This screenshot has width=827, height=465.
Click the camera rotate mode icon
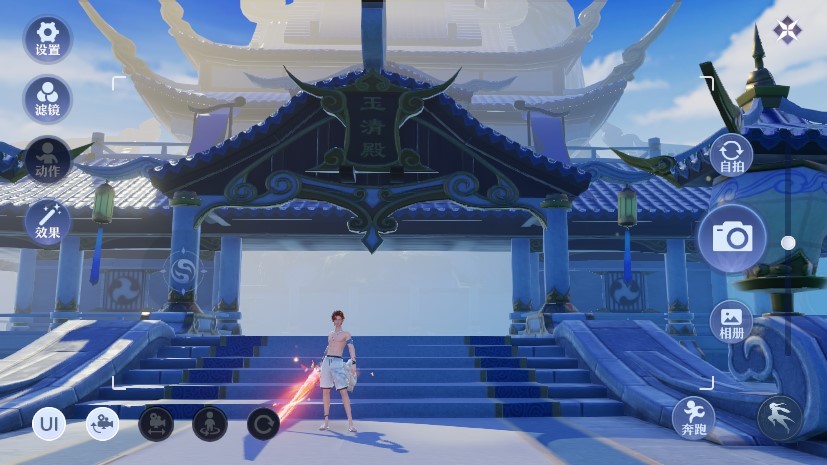point(102,424)
